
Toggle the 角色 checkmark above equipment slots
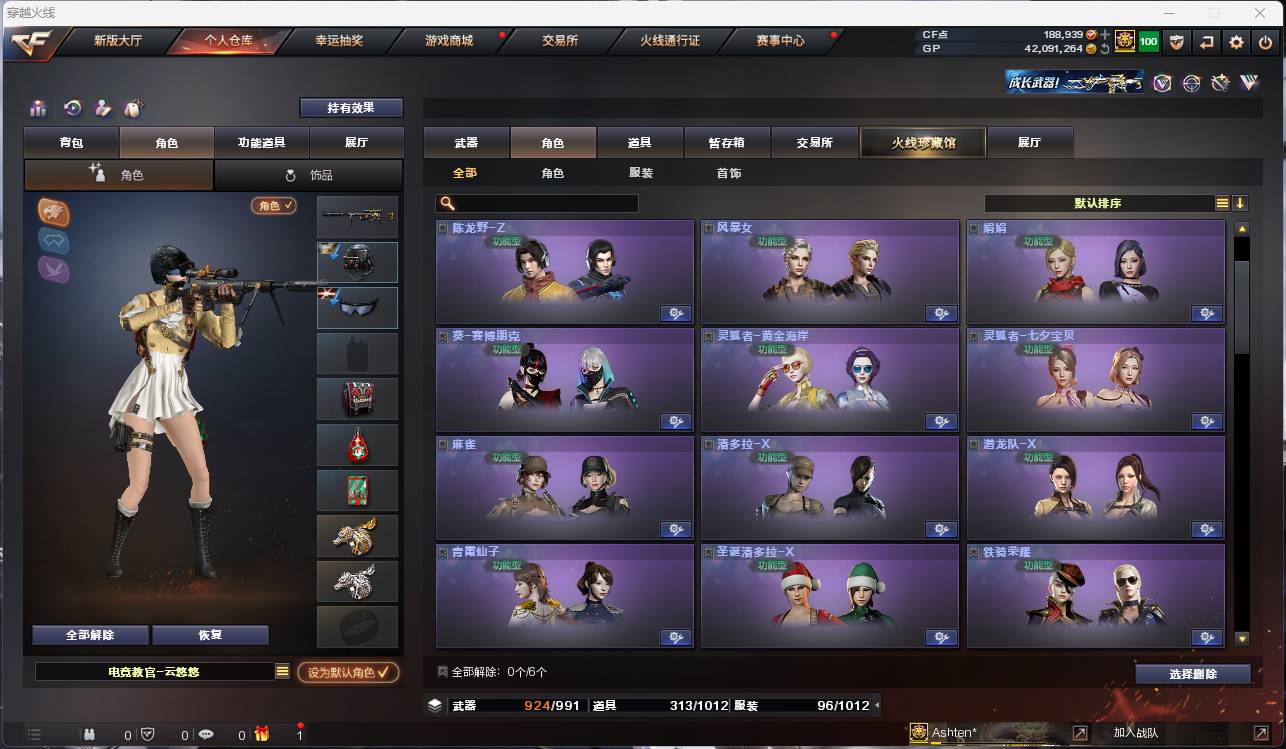point(273,203)
